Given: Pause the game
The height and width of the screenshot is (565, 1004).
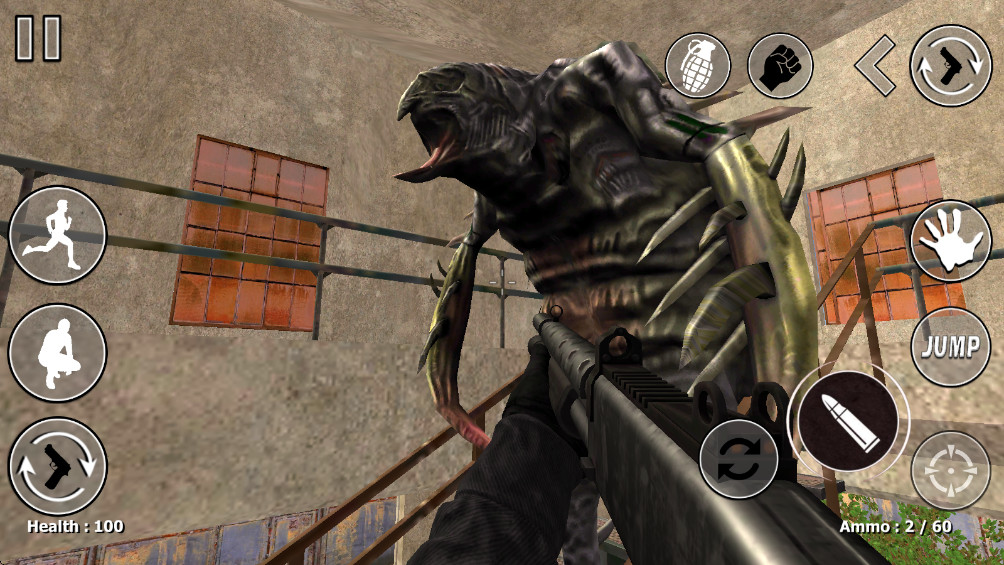Looking at the screenshot, I should [38, 39].
